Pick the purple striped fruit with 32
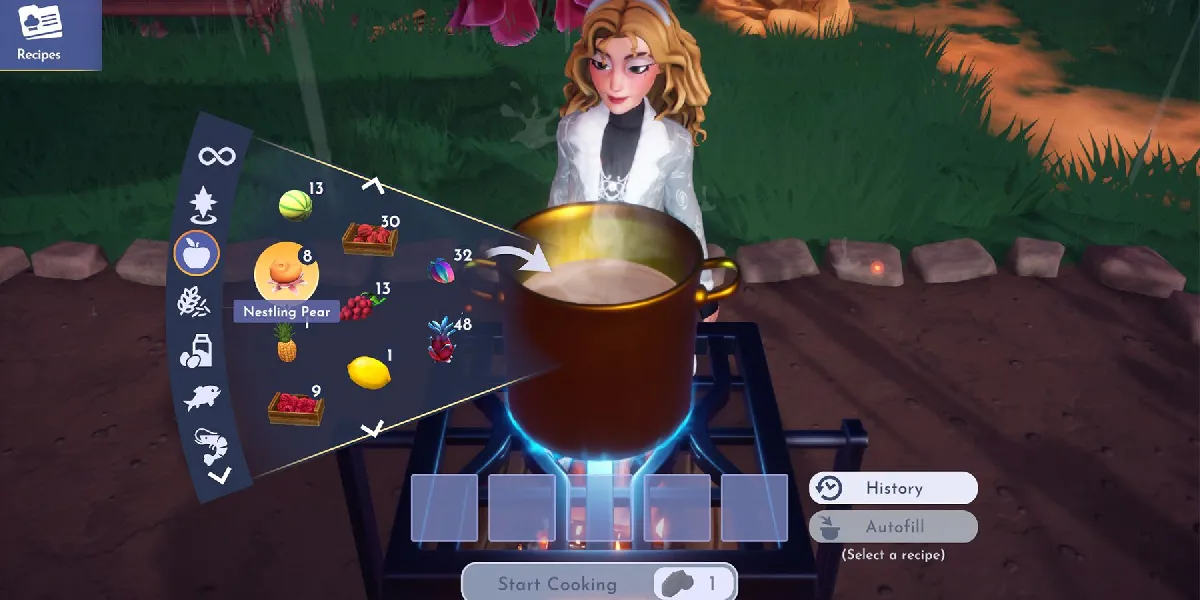 [x=441, y=271]
